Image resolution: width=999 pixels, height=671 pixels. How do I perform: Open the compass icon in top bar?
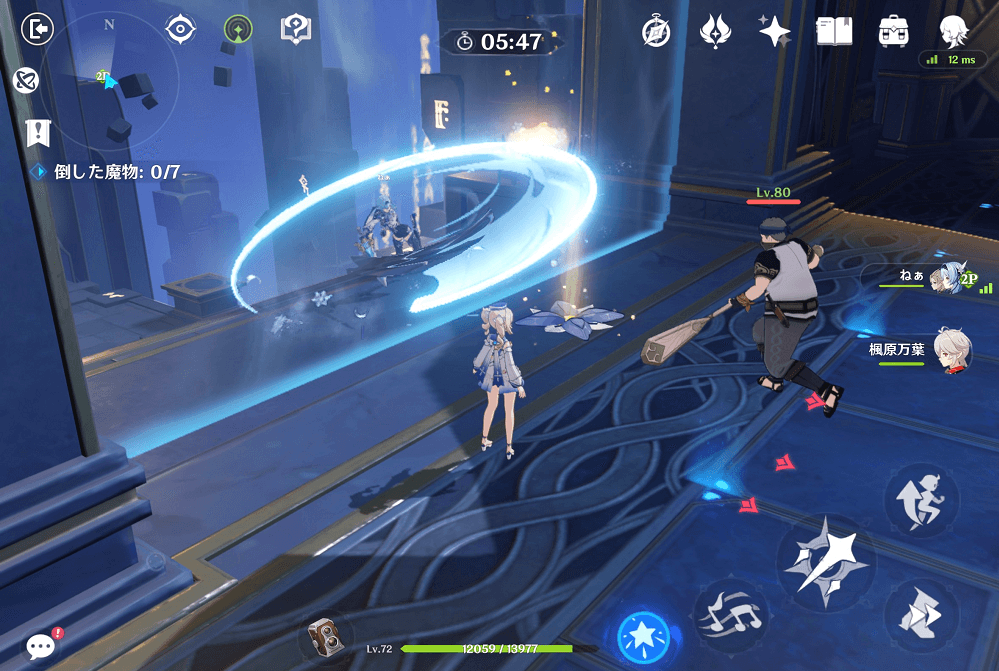[x=655, y=31]
